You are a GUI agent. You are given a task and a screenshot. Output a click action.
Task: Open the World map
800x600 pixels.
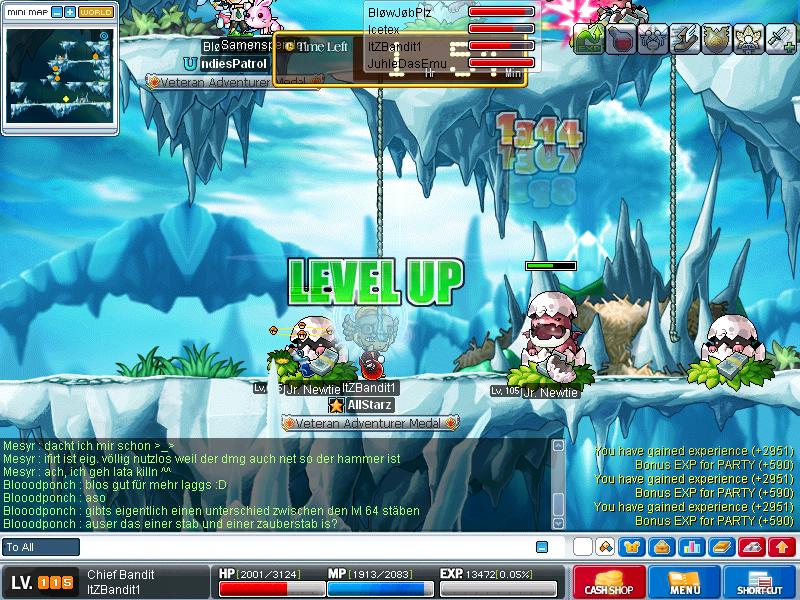click(x=96, y=12)
